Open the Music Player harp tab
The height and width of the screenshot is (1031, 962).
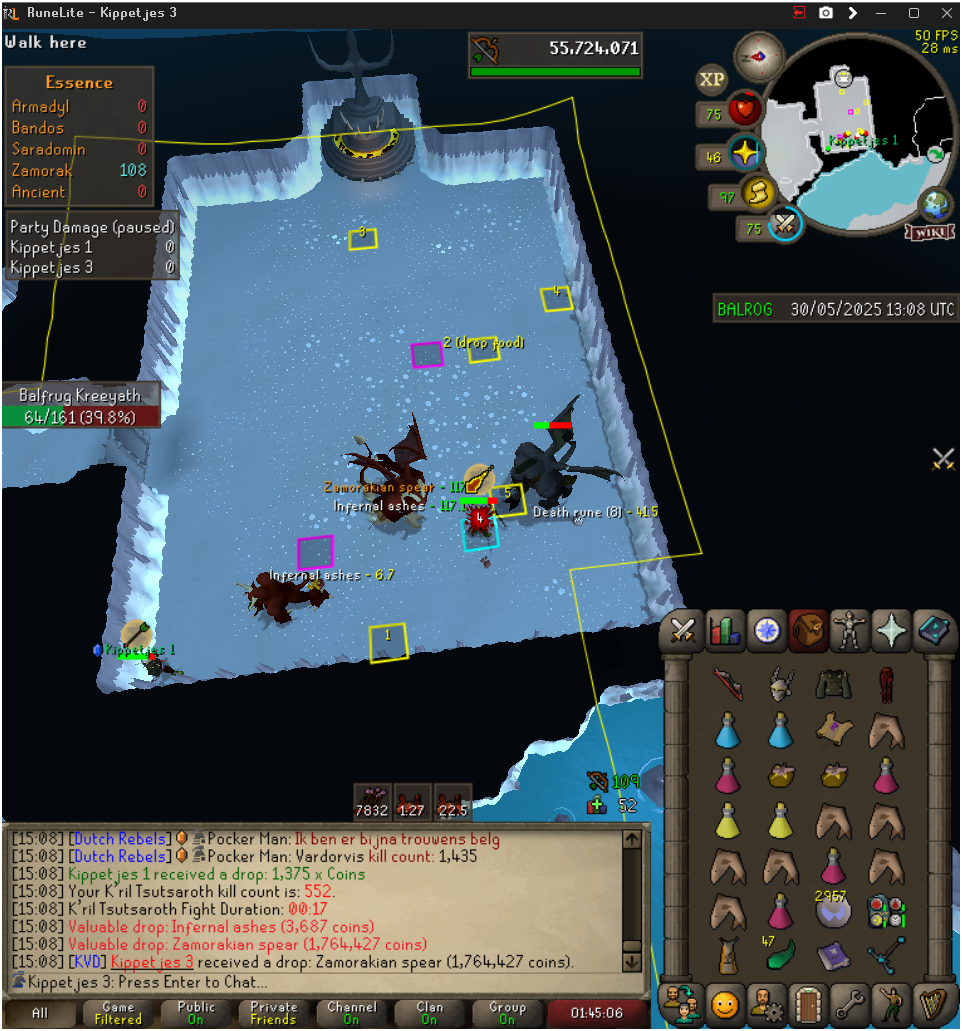934,1001
